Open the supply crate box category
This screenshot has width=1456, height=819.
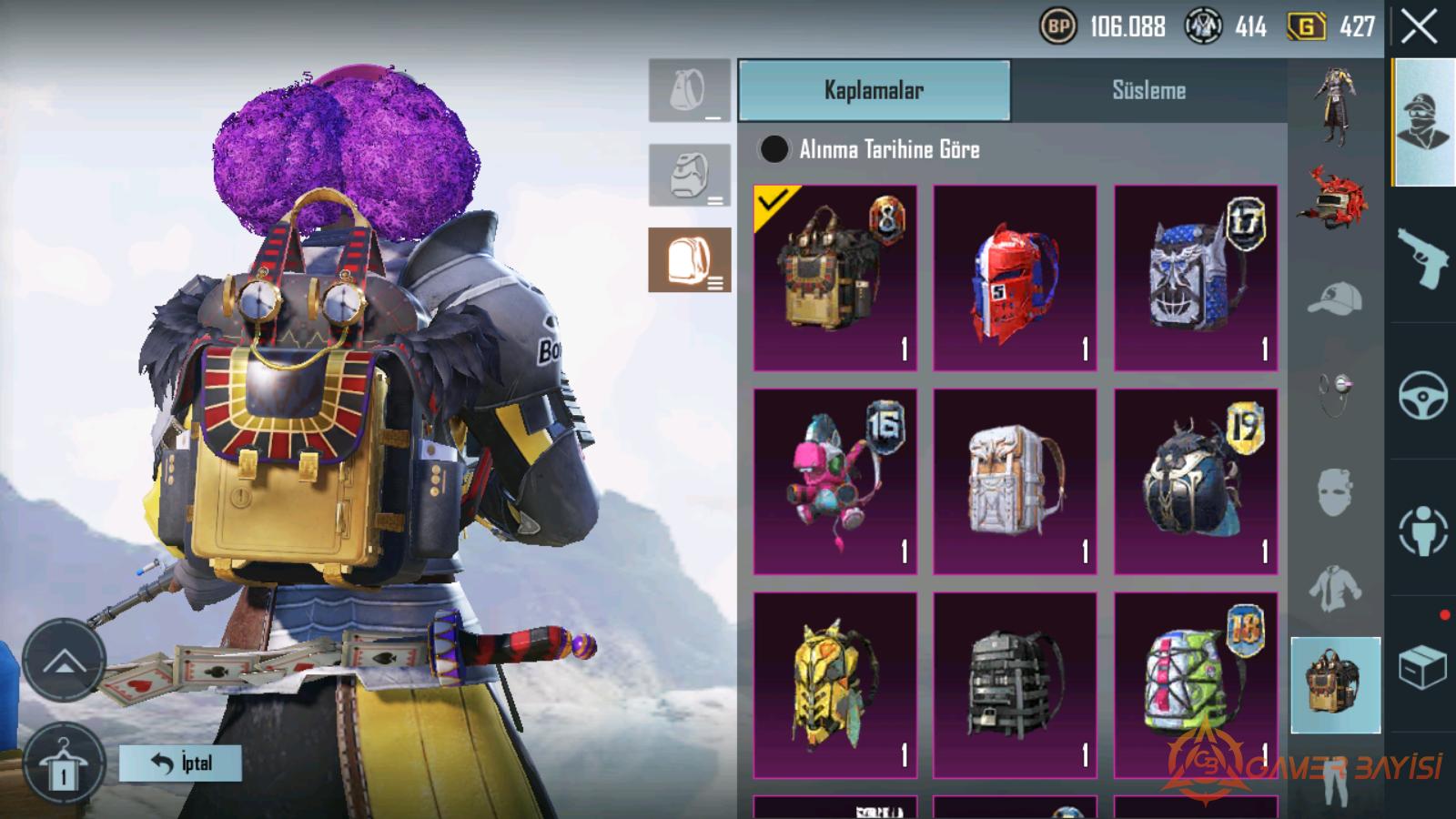pyautogui.click(x=1422, y=669)
